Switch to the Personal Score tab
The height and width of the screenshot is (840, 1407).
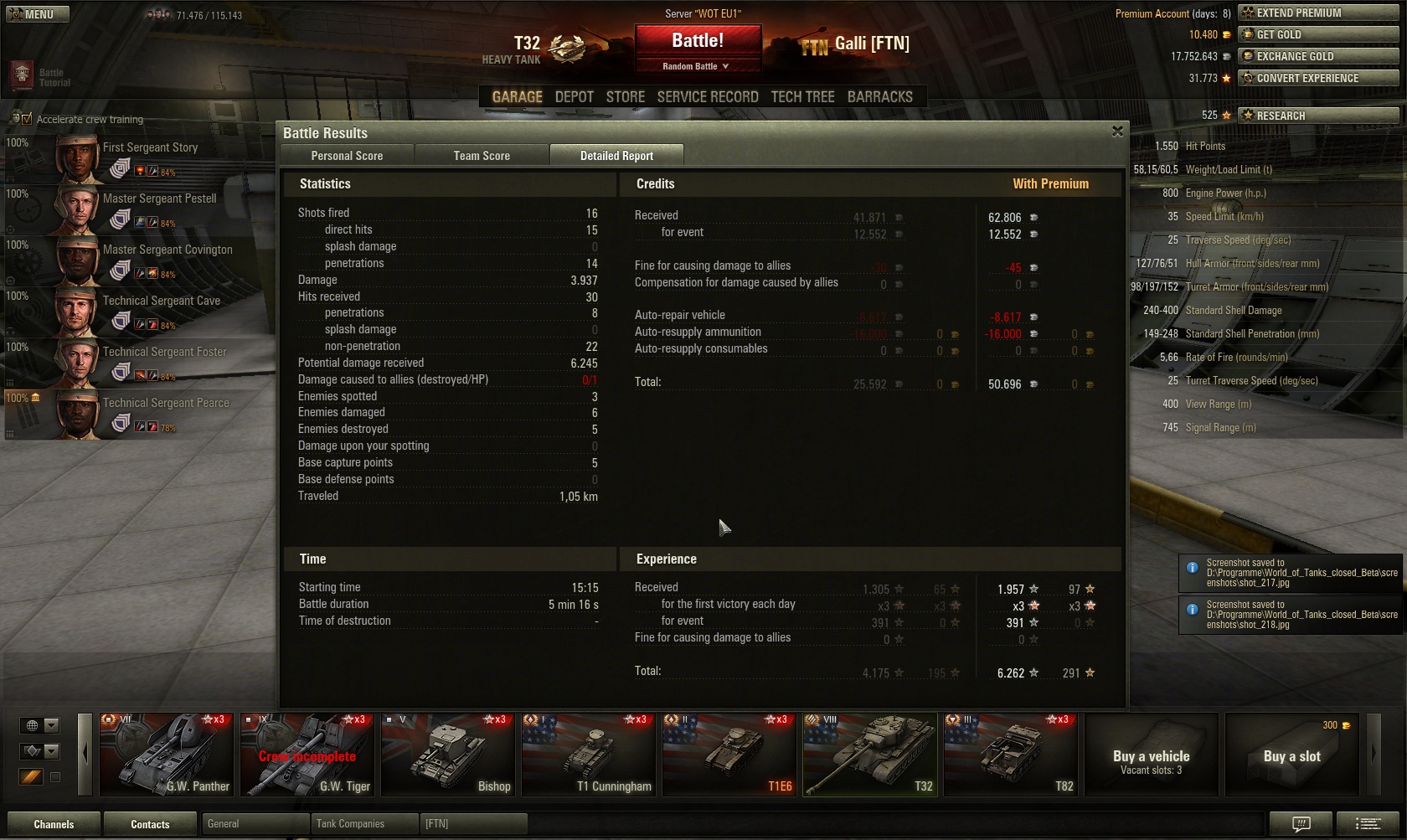tap(347, 156)
